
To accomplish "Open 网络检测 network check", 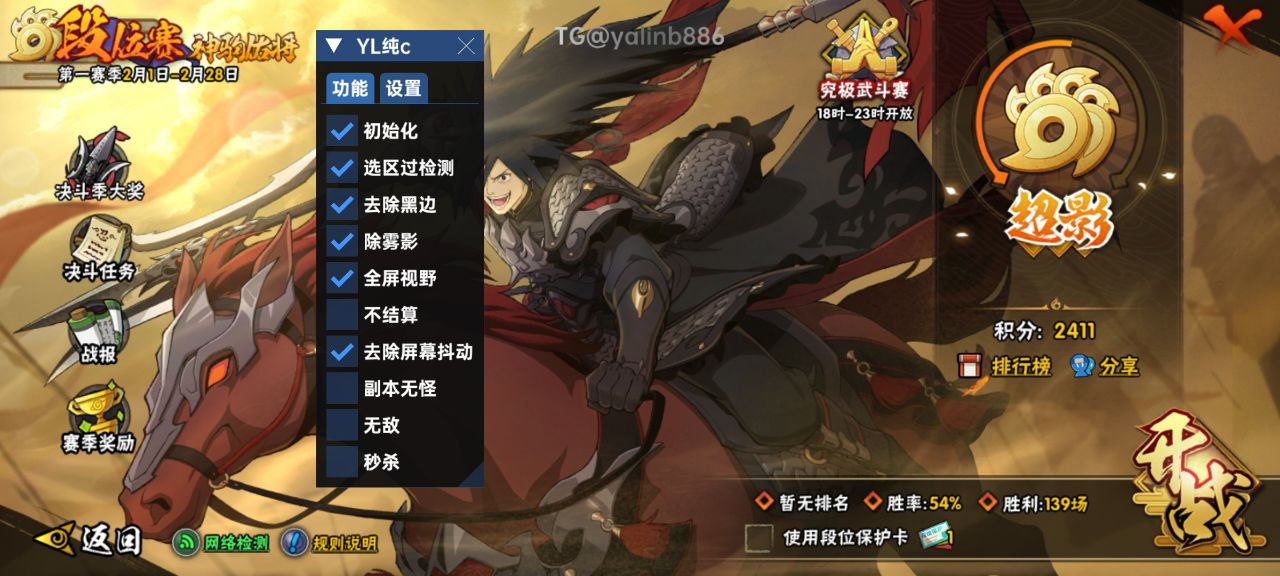I will (x=222, y=543).
